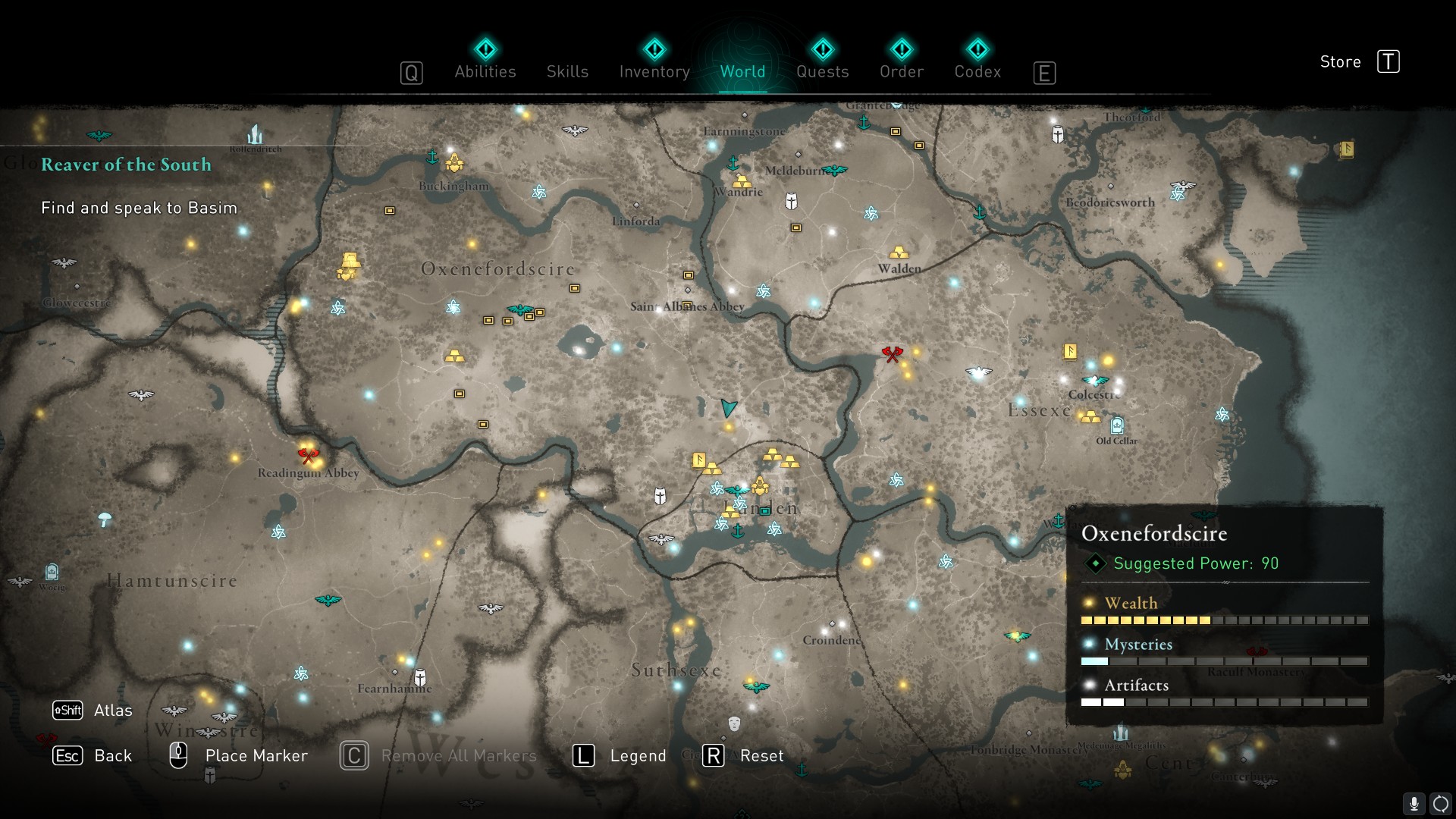1456x819 pixels.
Task: Open the Skills tab
Action: click(567, 71)
